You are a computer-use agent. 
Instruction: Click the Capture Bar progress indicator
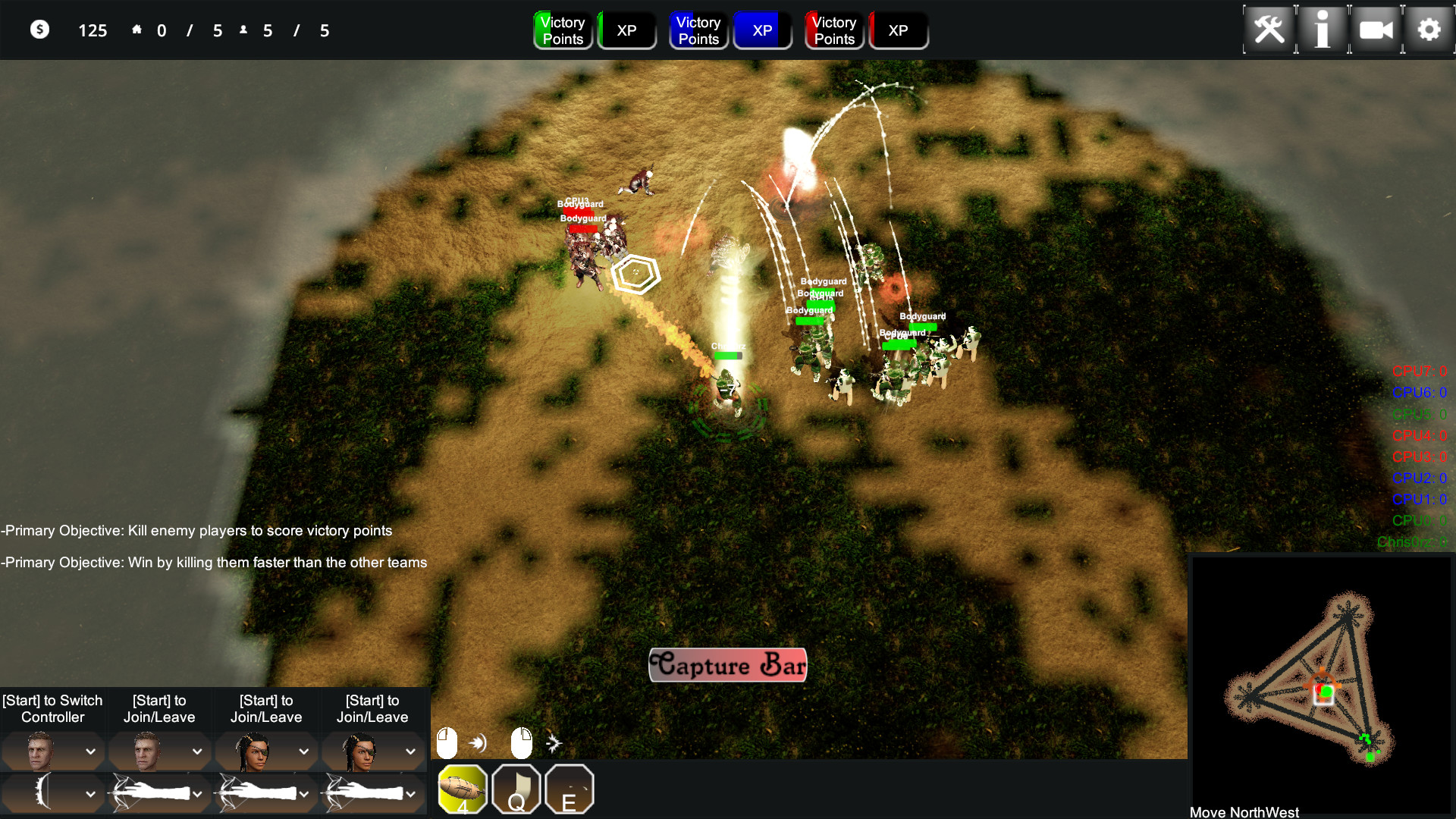pyautogui.click(x=727, y=665)
